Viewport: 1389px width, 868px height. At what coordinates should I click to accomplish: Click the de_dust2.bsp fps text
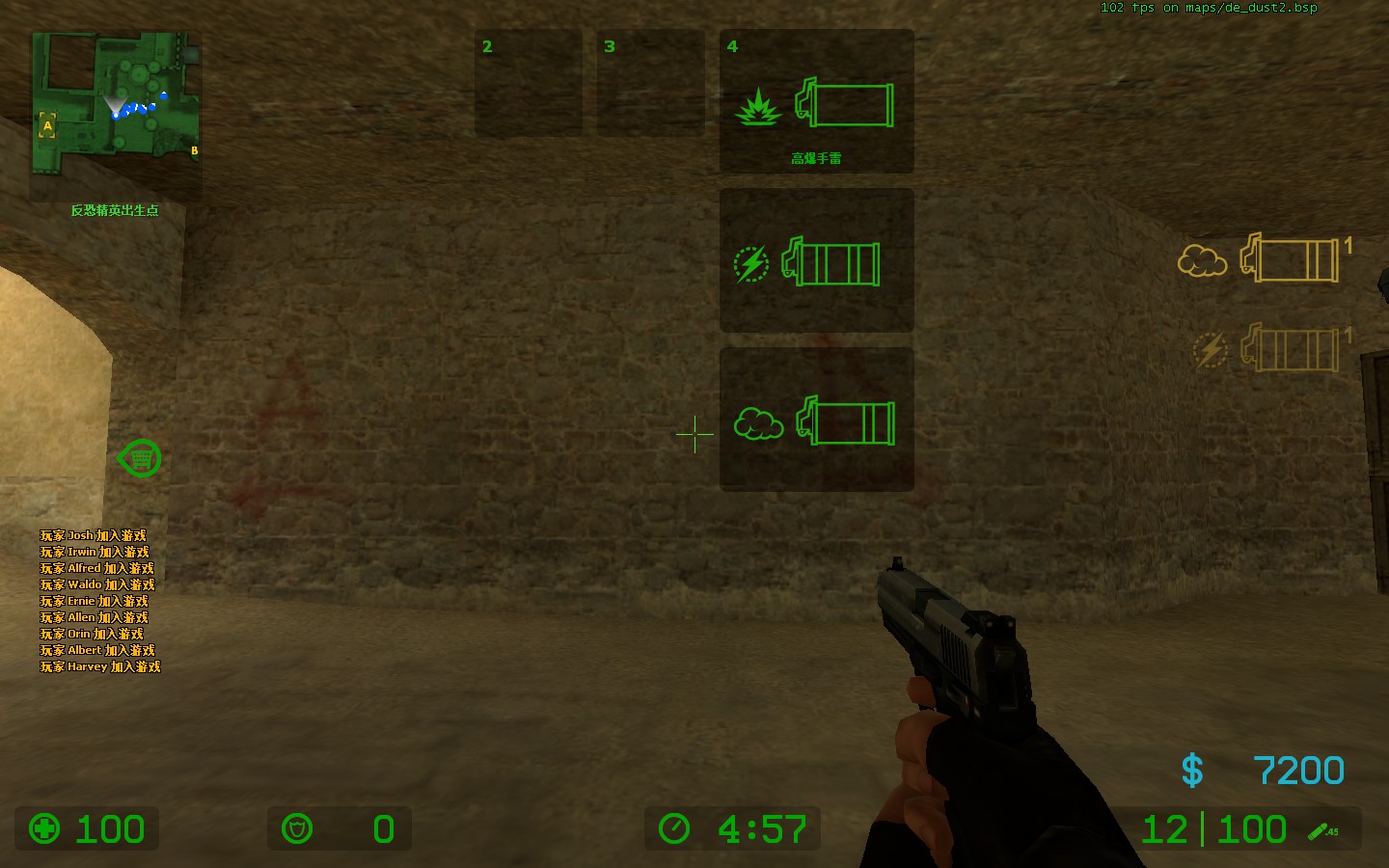1209,8
